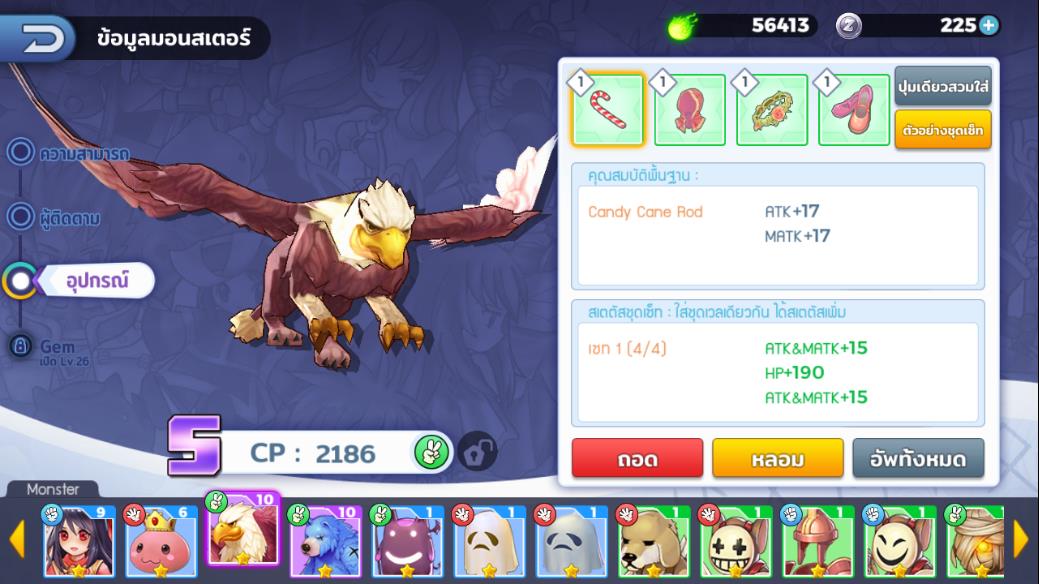Viewport: 1039px width, 584px height.
Task: Choose the pink crowned blob monster
Action: click(161, 541)
